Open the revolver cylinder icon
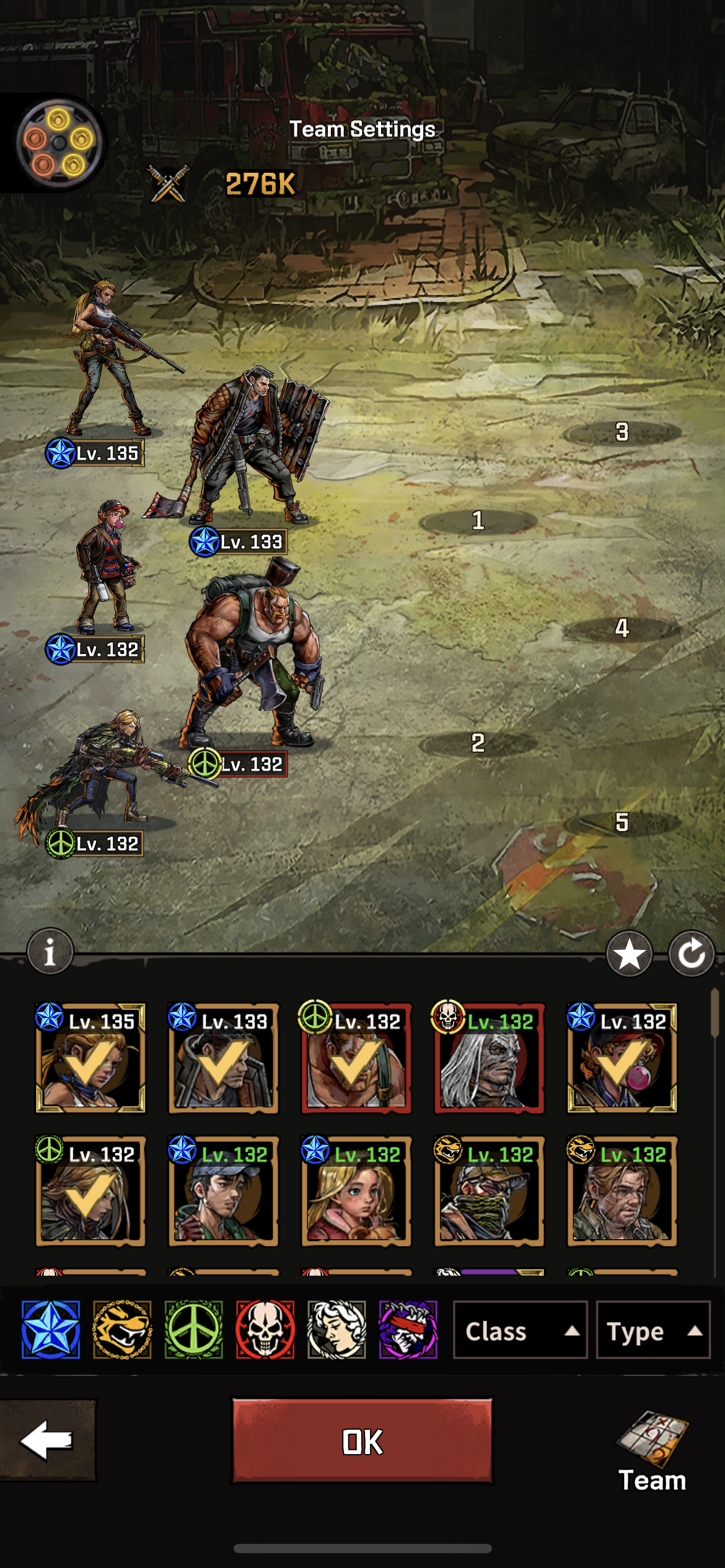The width and height of the screenshot is (725, 1568). coord(58,142)
